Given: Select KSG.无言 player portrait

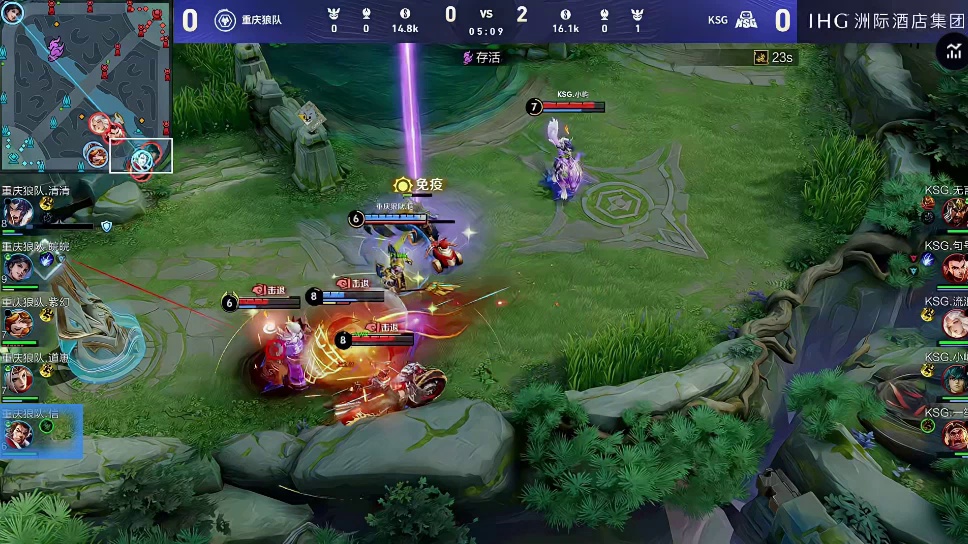Looking at the screenshot, I should pos(953,211).
